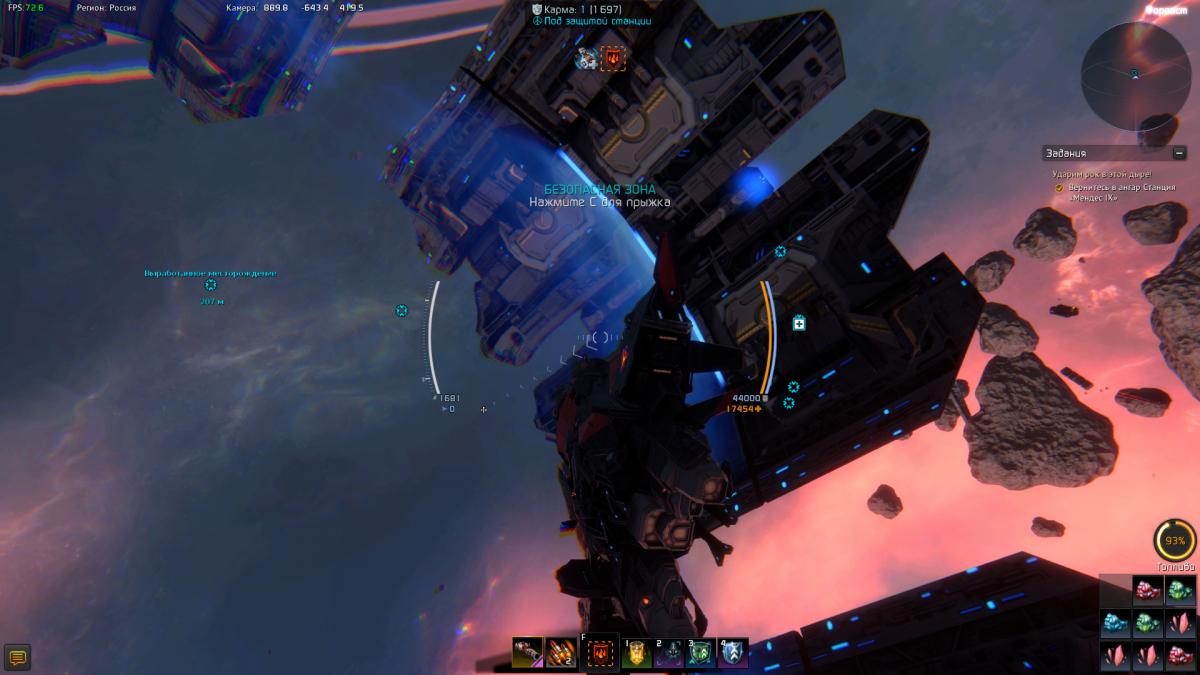This screenshot has height=675, width=1200.
Task: Collapse the Задания quest panel
Action: [x=1180, y=153]
